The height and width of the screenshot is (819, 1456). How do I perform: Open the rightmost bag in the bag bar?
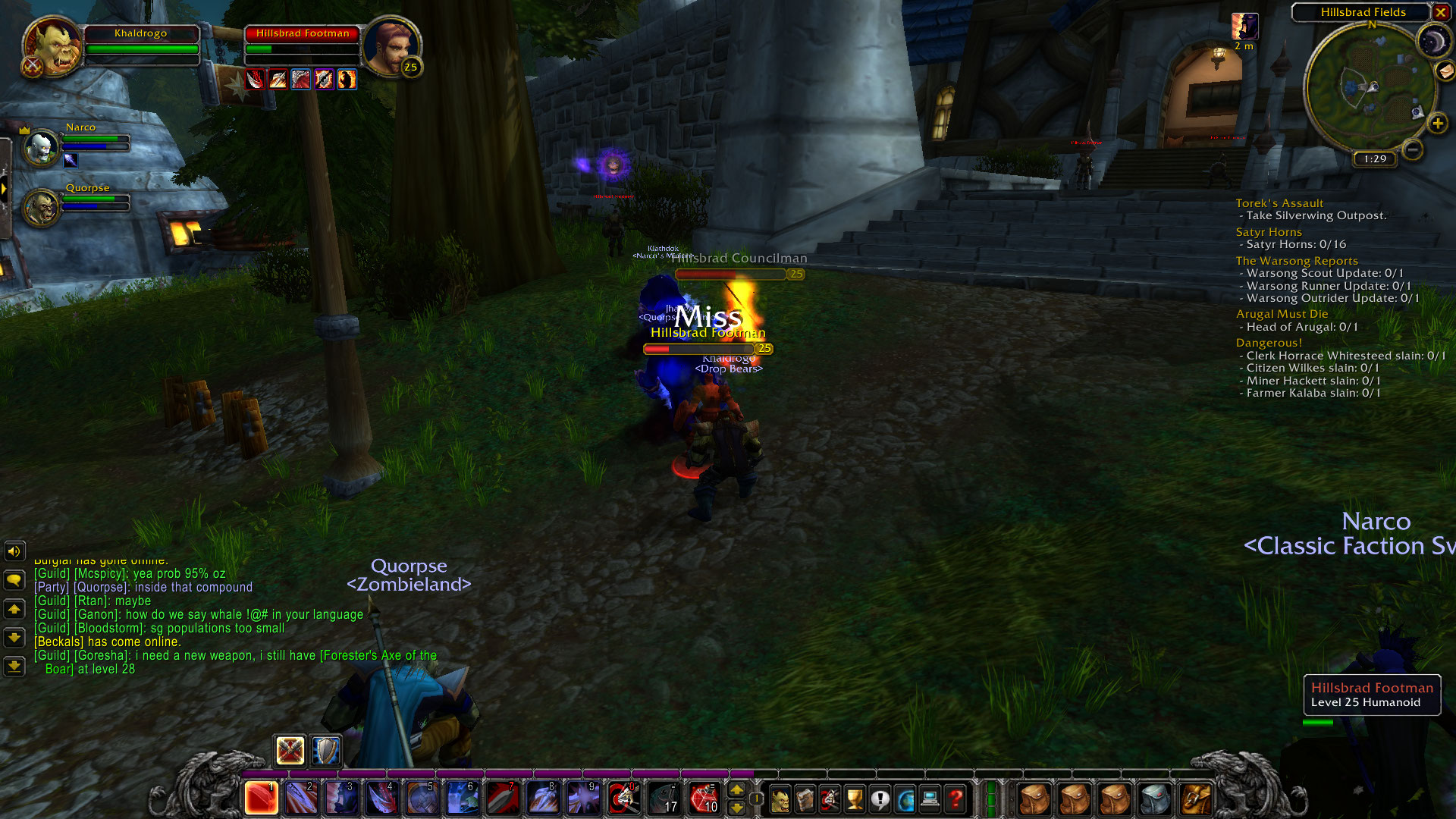tap(1194, 798)
